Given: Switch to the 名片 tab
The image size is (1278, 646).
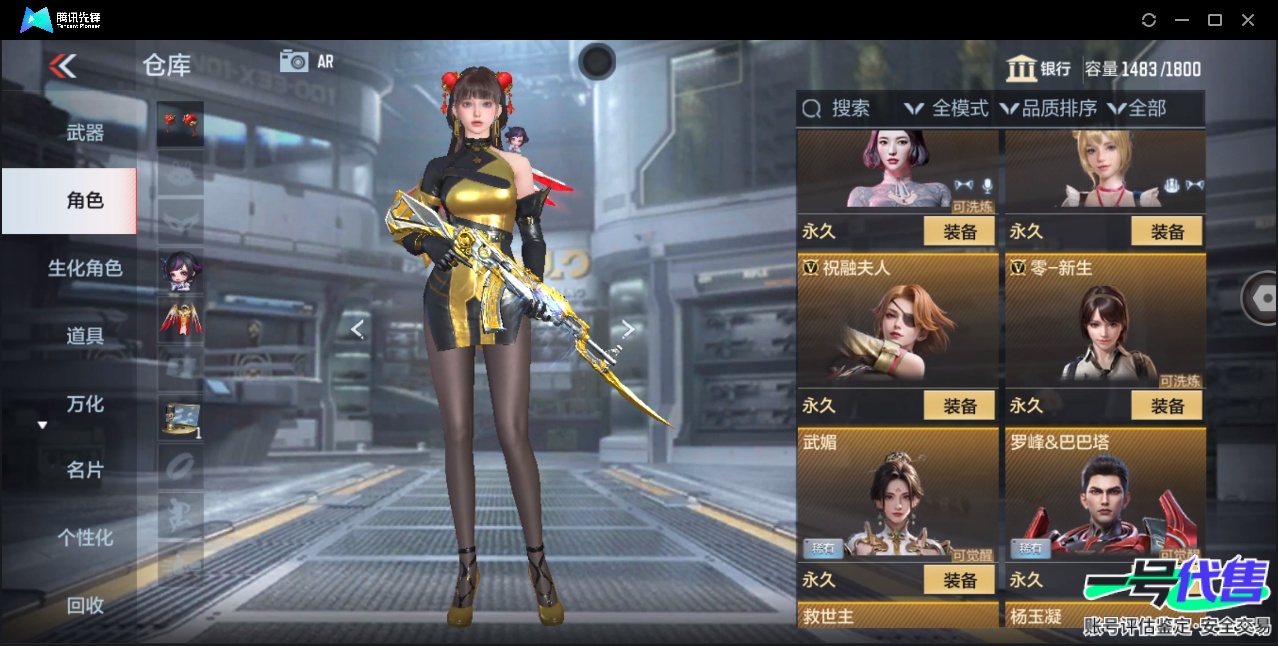Looking at the screenshot, I should pos(85,470).
